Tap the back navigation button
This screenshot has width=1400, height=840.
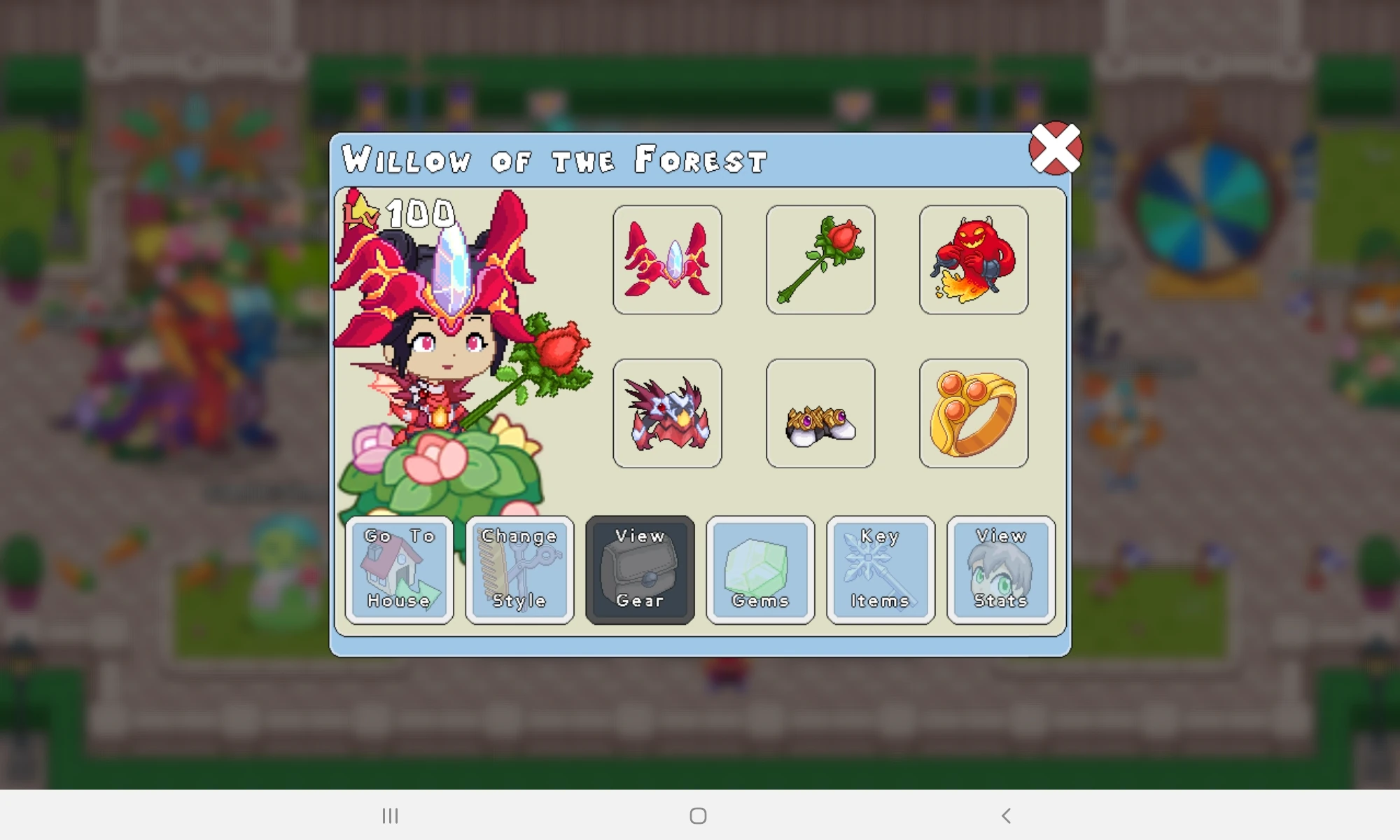click(1006, 815)
